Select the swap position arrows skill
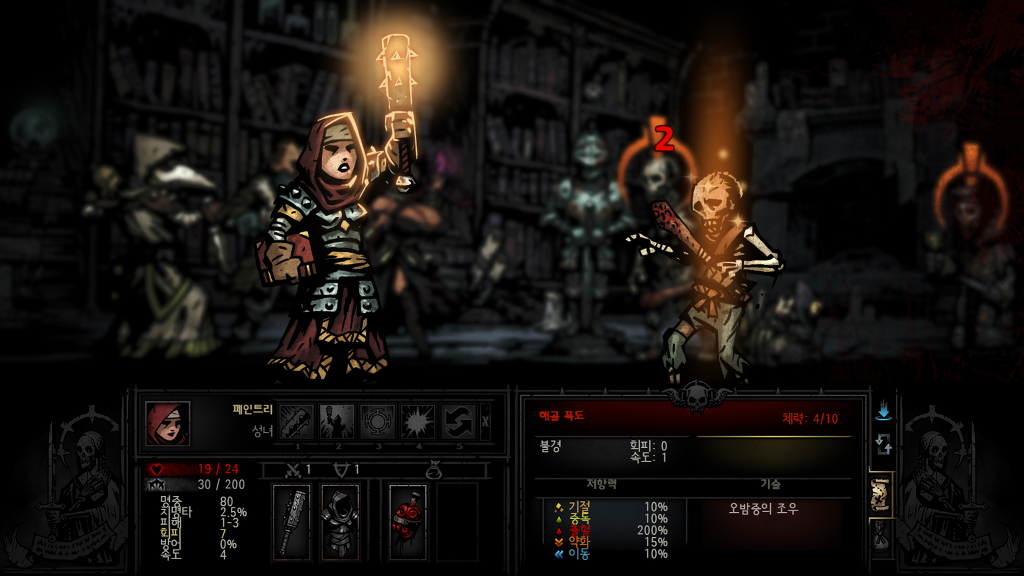Image resolution: width=1024 pixels, height=576 pixels. click(459, 422)
